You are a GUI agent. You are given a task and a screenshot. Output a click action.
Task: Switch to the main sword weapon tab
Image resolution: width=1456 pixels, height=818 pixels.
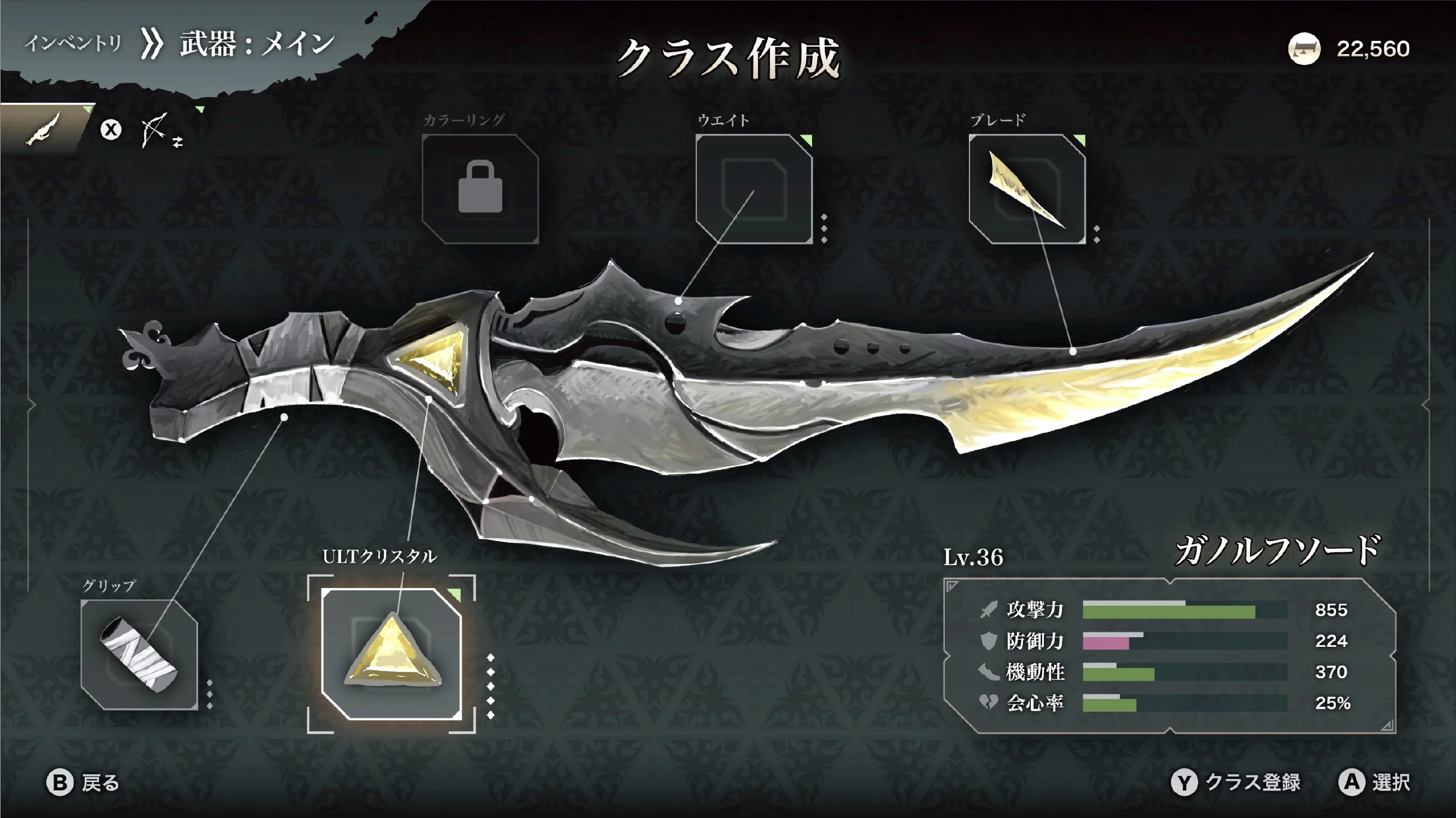coord(43,129)
